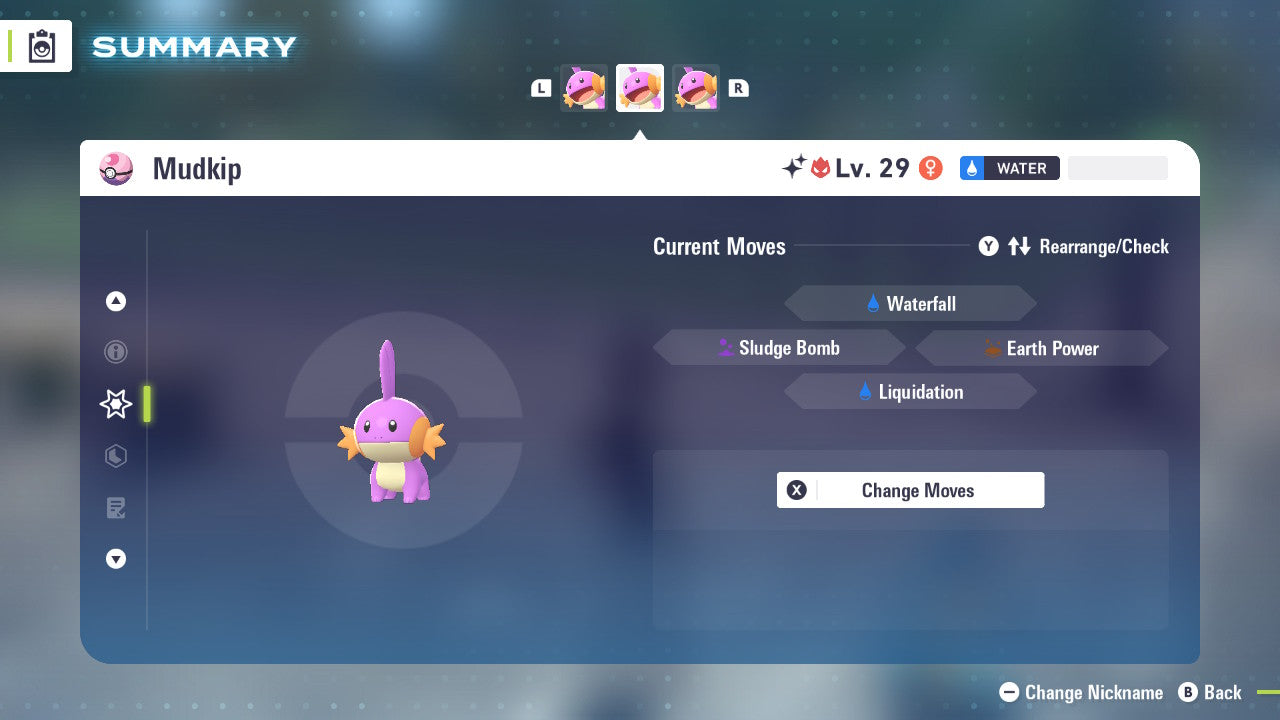Expand the page down arrow in the sidebar
The height and width of the screenshot is (720, 1280).
click(115, 559)
